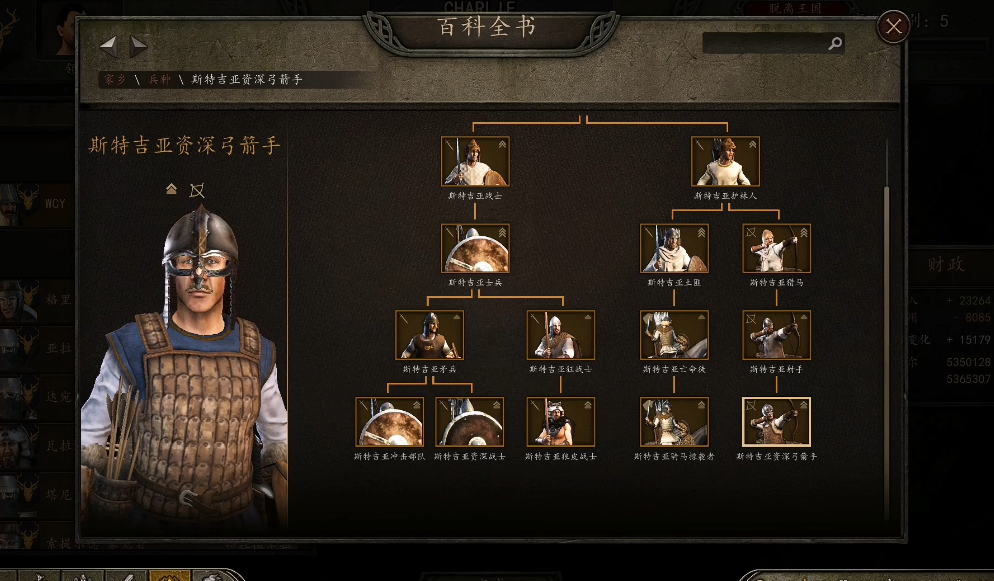
Task: Go forward to the next encyclopedia page
Action: point(139,44)
